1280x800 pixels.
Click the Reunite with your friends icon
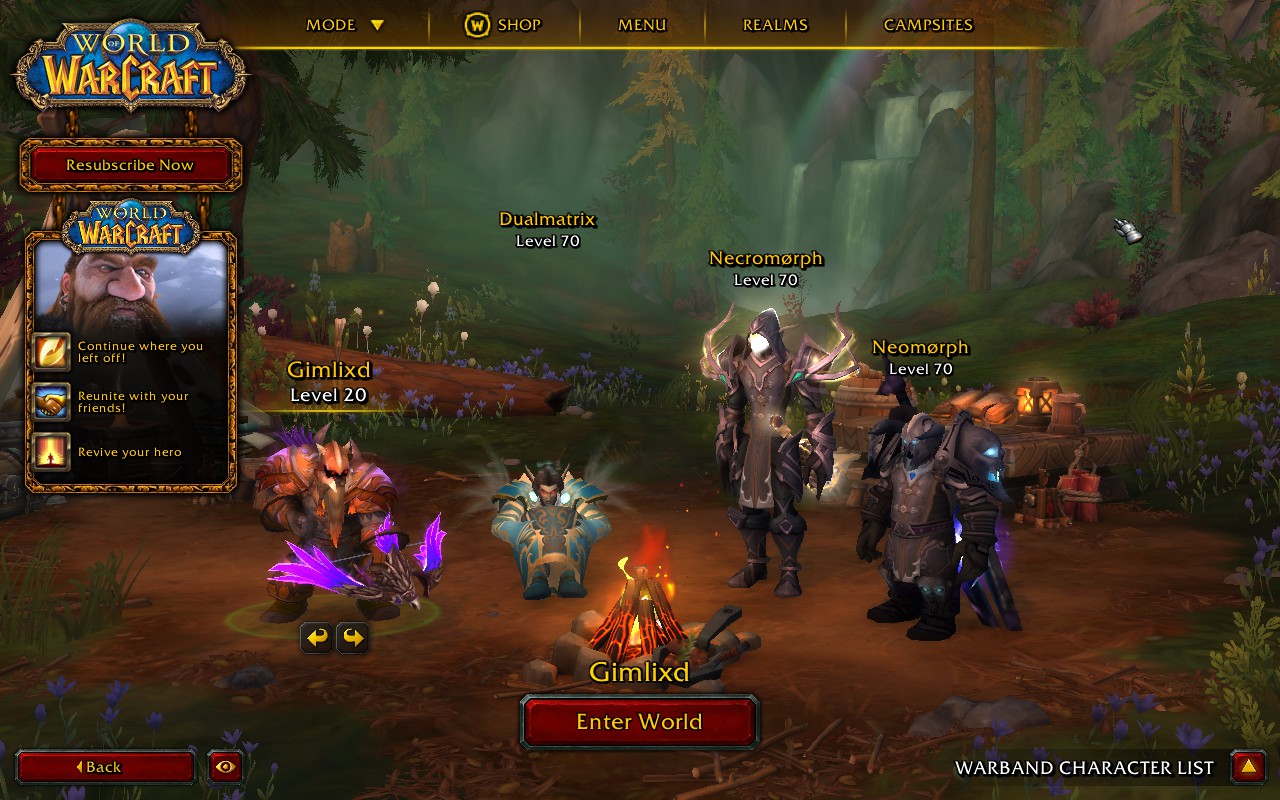pyautogui.click(x=51, y=402)
